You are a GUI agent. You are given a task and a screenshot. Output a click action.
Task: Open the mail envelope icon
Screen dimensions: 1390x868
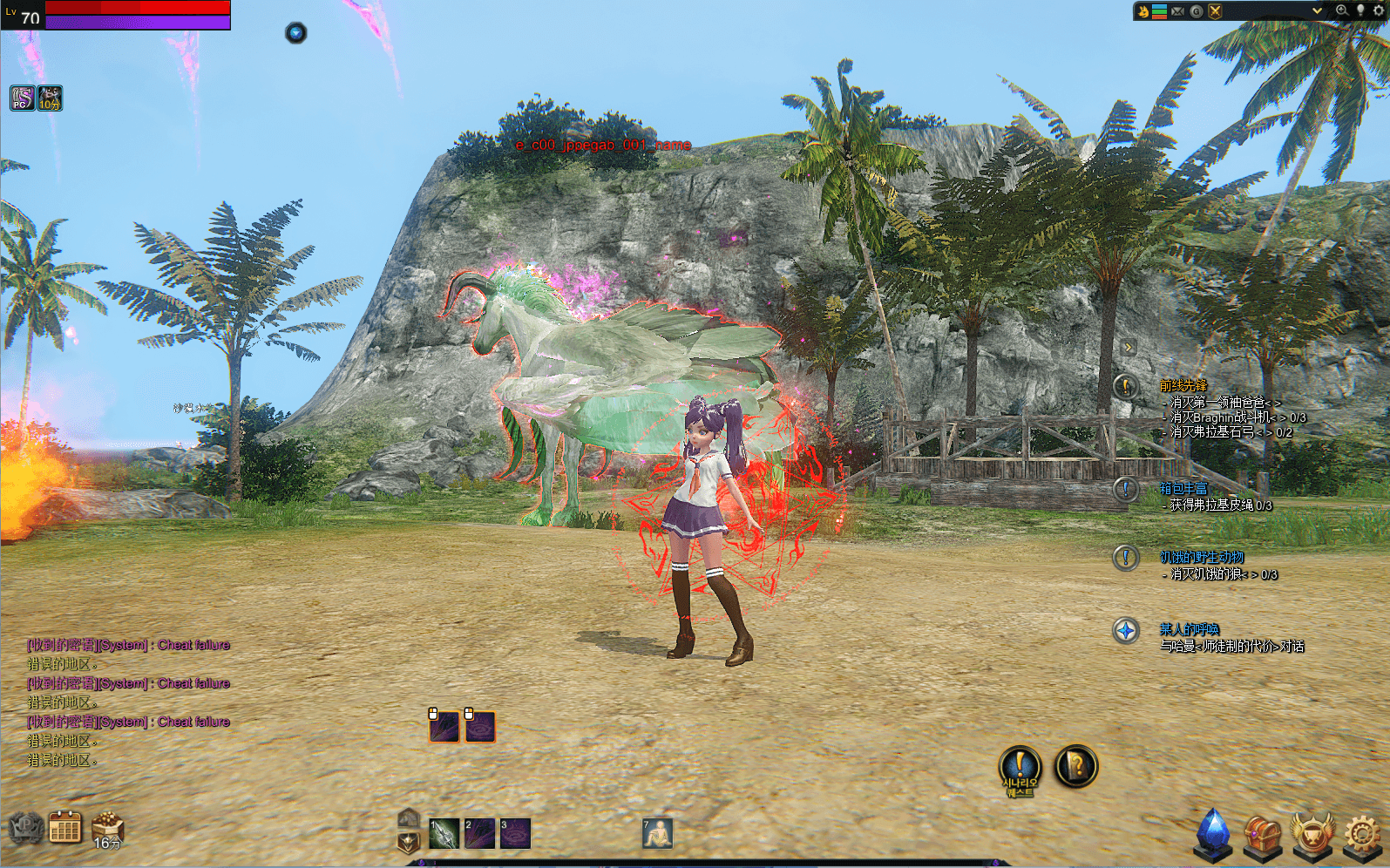(1178, 10)
